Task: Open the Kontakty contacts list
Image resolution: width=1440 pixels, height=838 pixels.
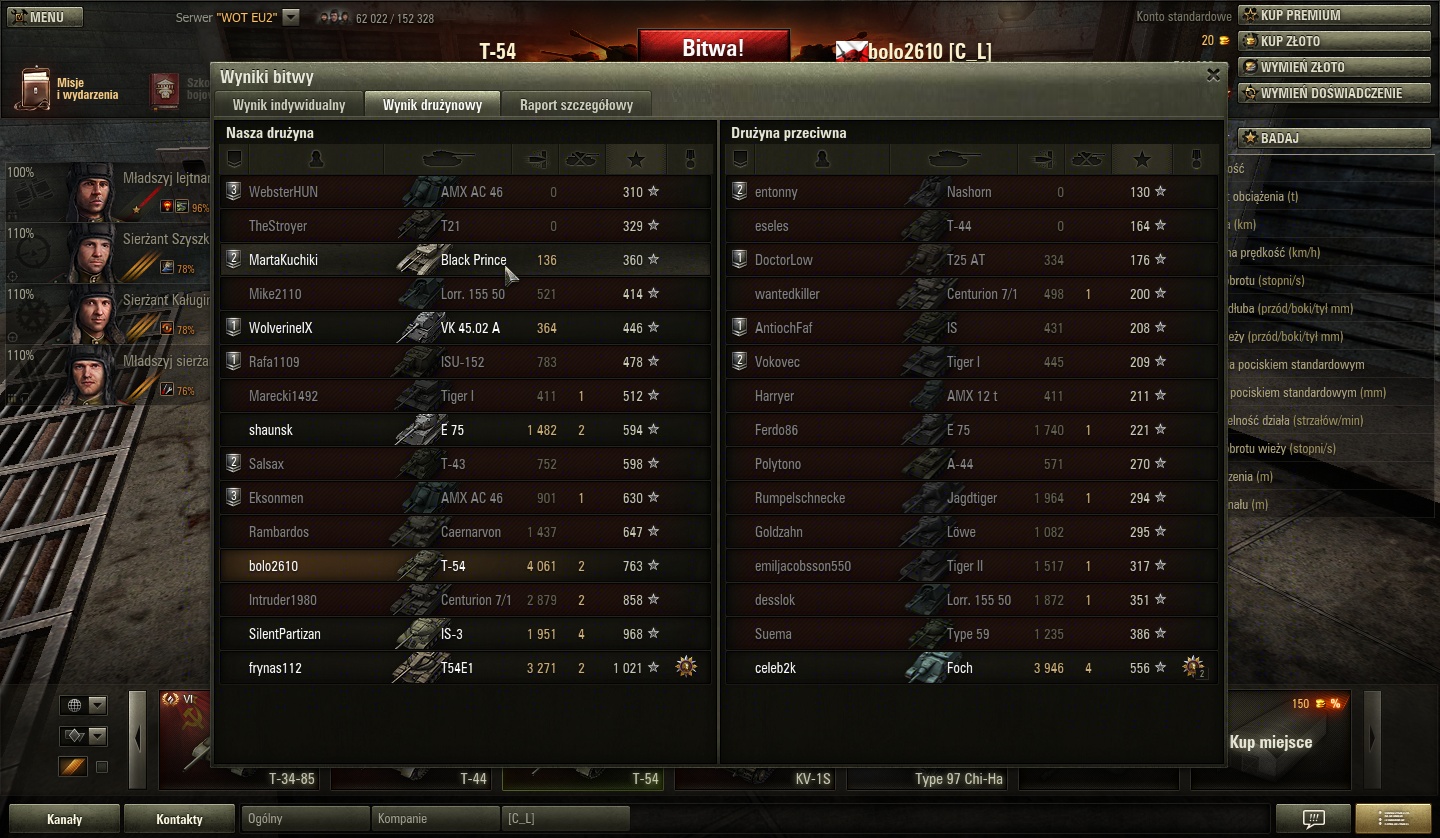Action: point(180,819)
